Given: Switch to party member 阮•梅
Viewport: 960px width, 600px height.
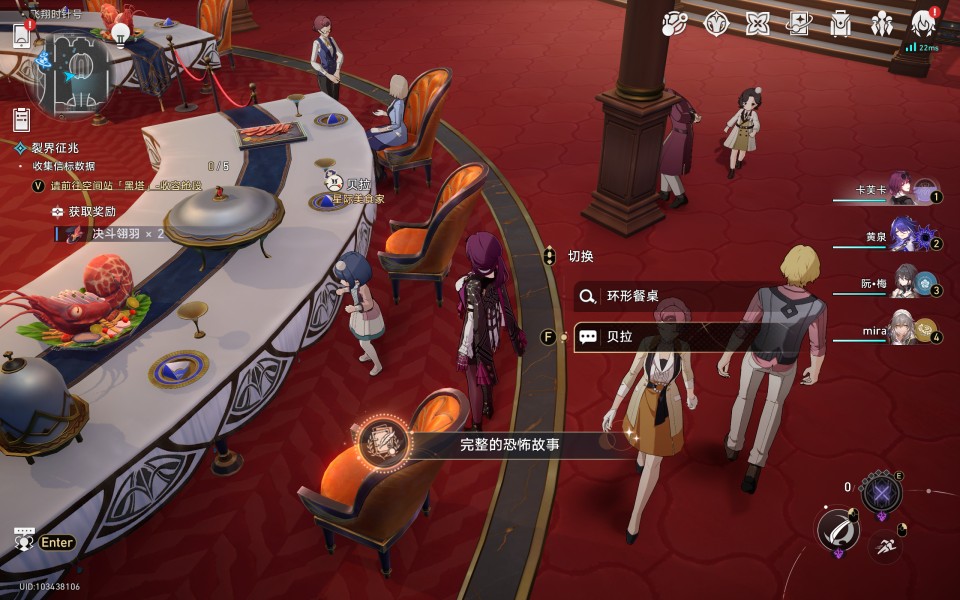Looking at the screenshot, I should point(907,282).
